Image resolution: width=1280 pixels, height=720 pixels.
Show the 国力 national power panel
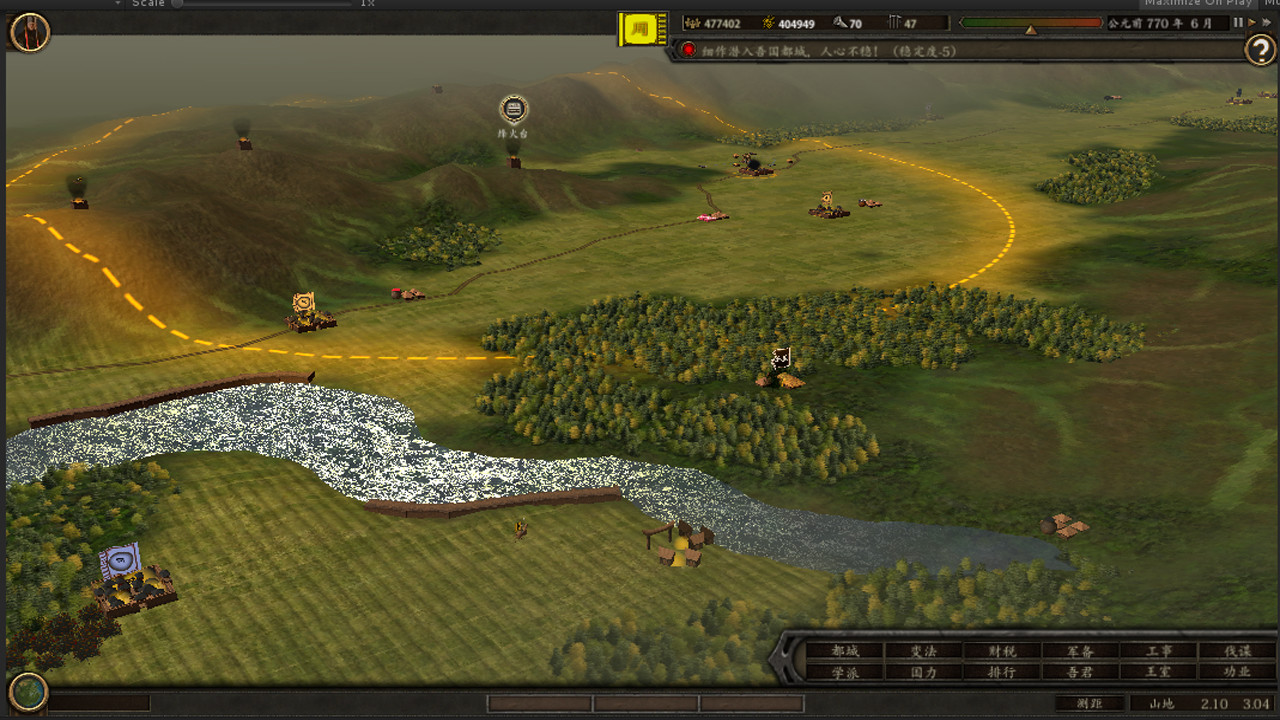point(923,672)
